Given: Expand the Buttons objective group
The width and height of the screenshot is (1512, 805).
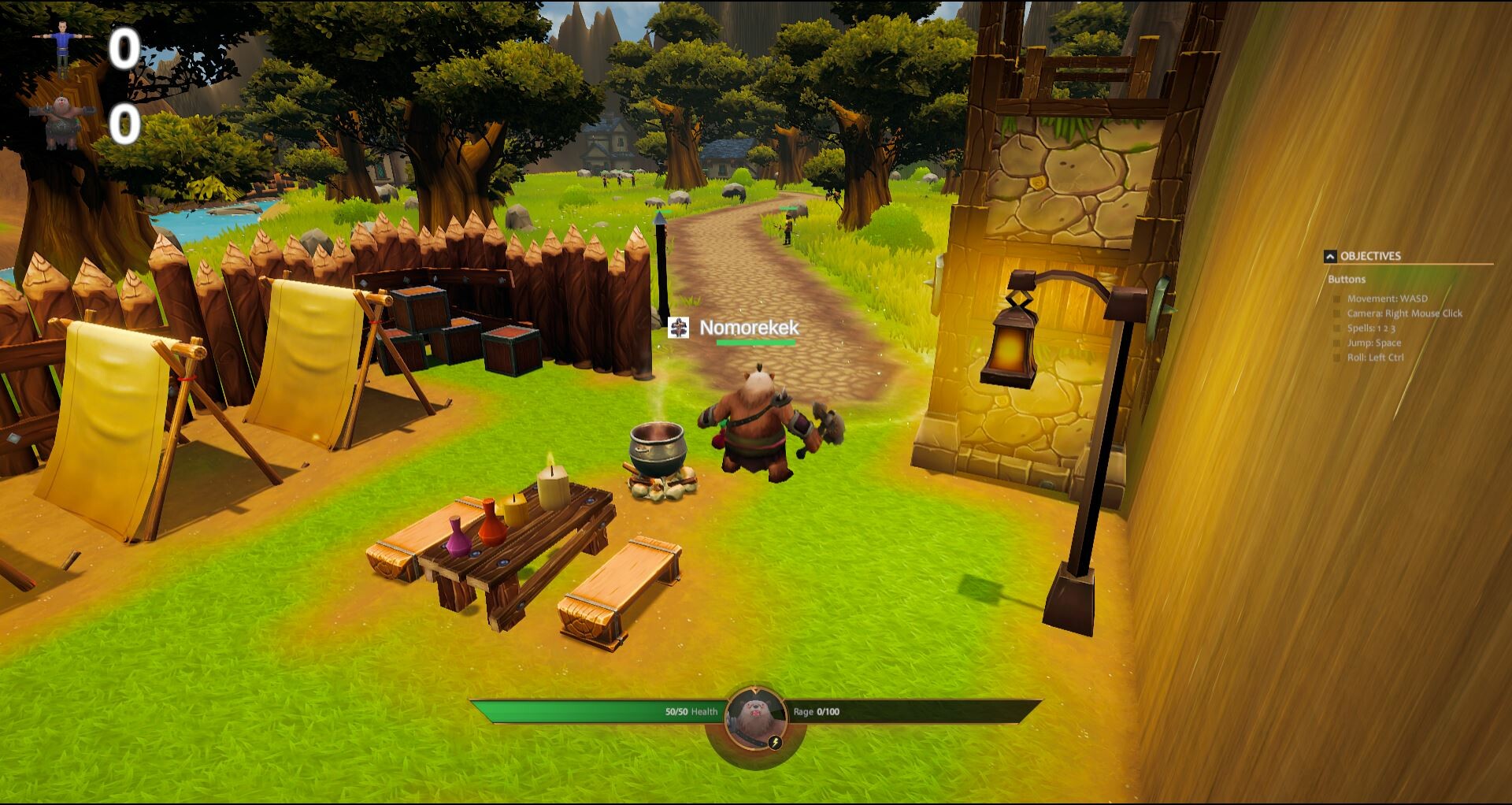Looking at the screenshot, I should 1347,280.
